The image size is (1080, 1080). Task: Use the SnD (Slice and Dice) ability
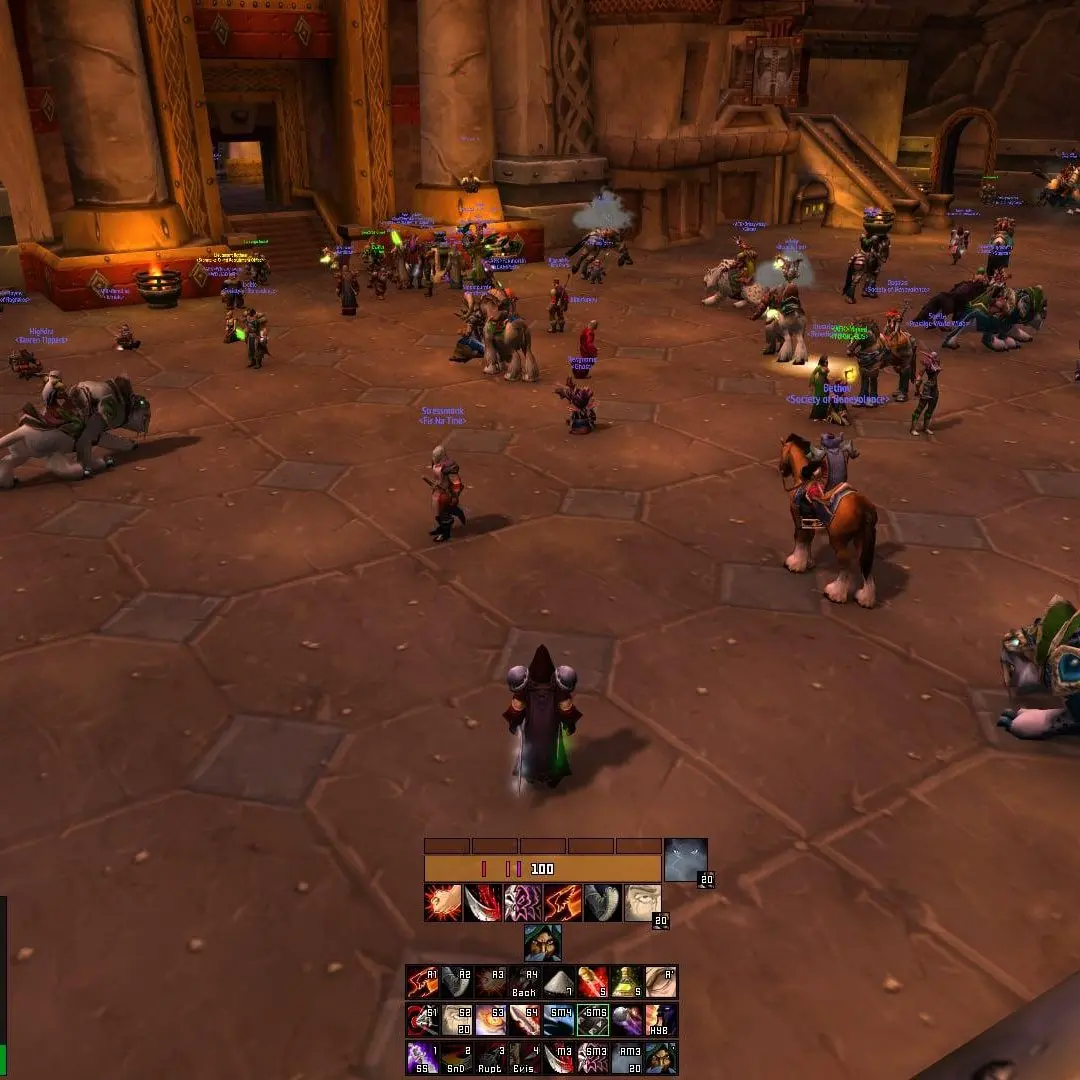[x=457, y=1058]
